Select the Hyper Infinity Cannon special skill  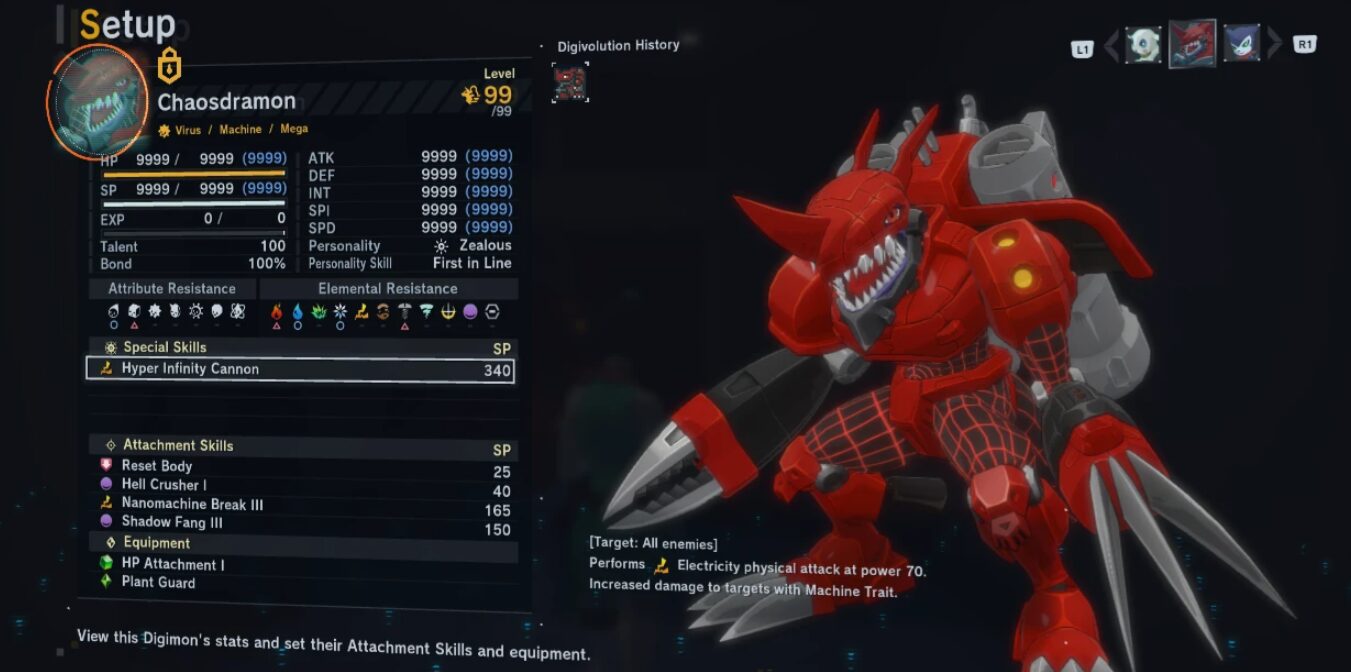point(300,369)
